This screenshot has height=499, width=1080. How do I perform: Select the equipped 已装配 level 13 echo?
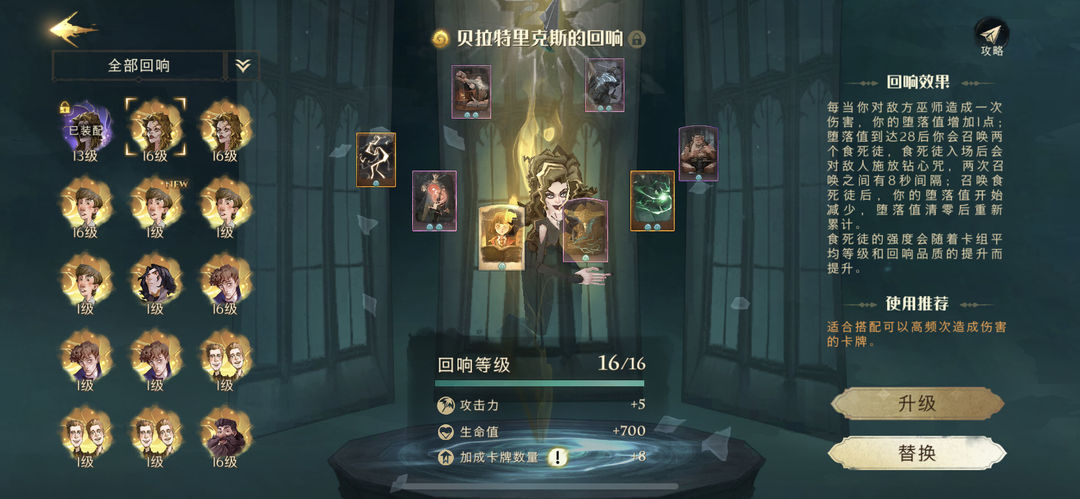click(x=85, y=127)
